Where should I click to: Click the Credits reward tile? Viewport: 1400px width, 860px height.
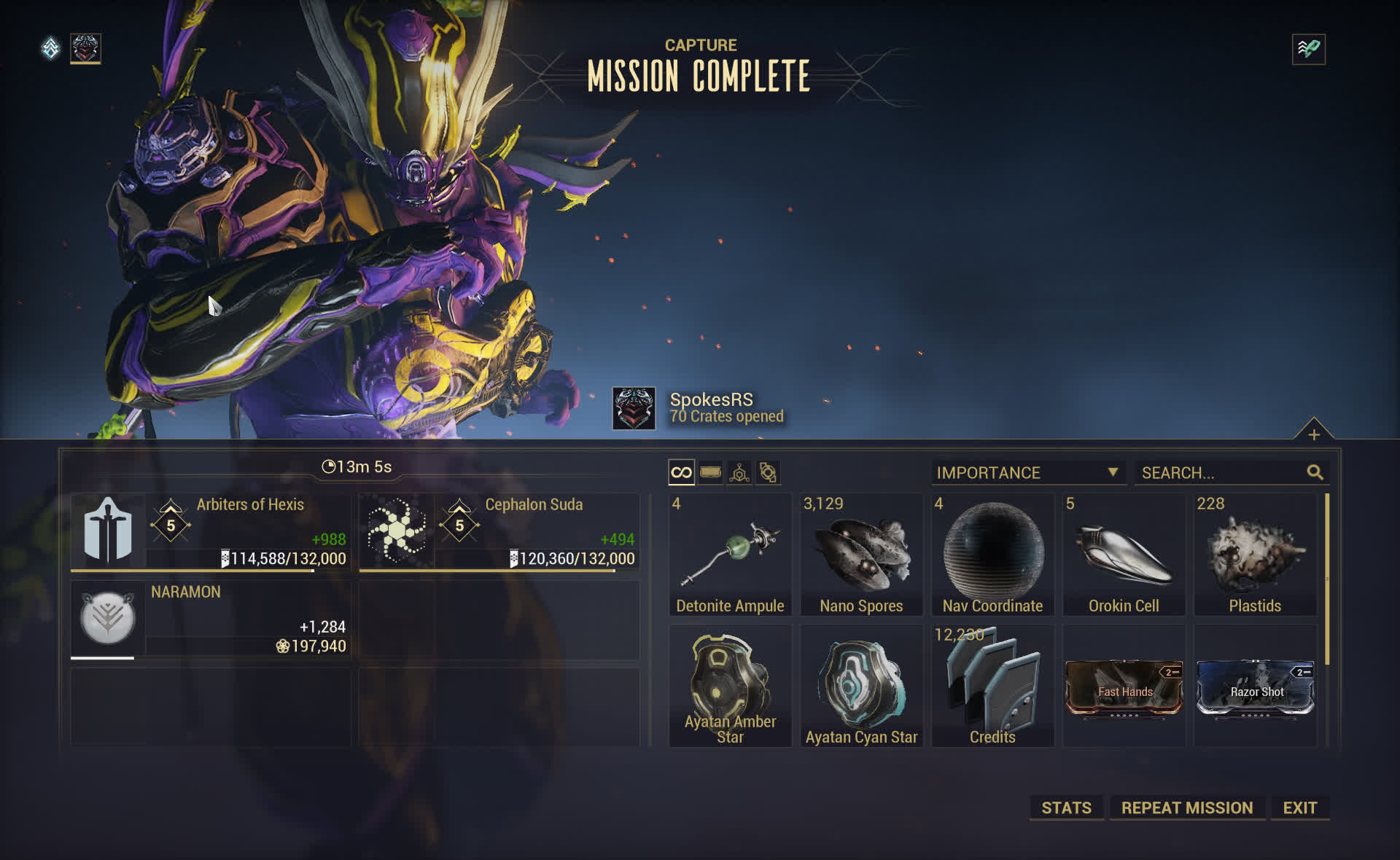[992, 687]
